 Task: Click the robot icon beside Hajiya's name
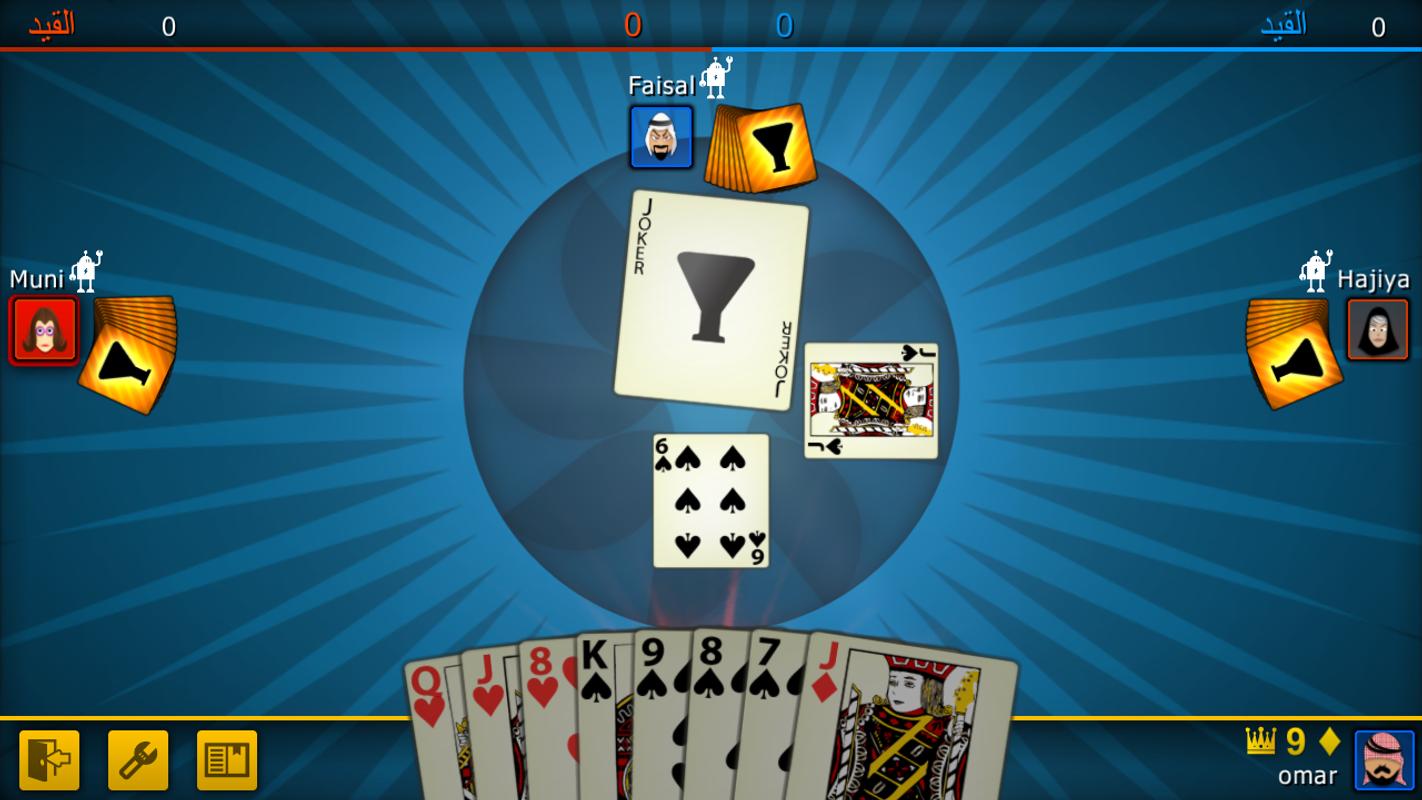pos(1310,267)
